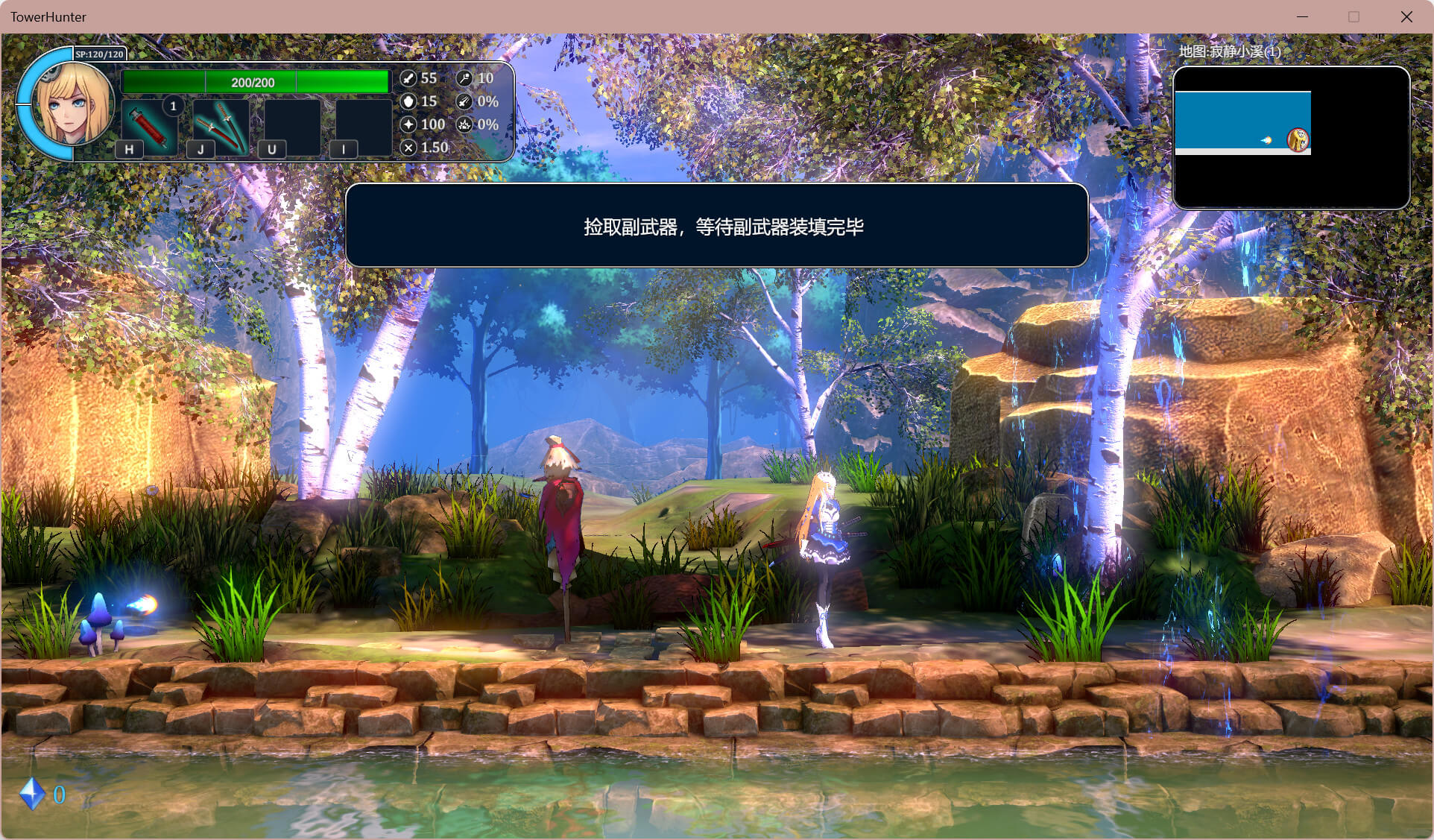Click the blonde heroine portrait
The image size is (1434, 840).
click(x=71, y=104)
